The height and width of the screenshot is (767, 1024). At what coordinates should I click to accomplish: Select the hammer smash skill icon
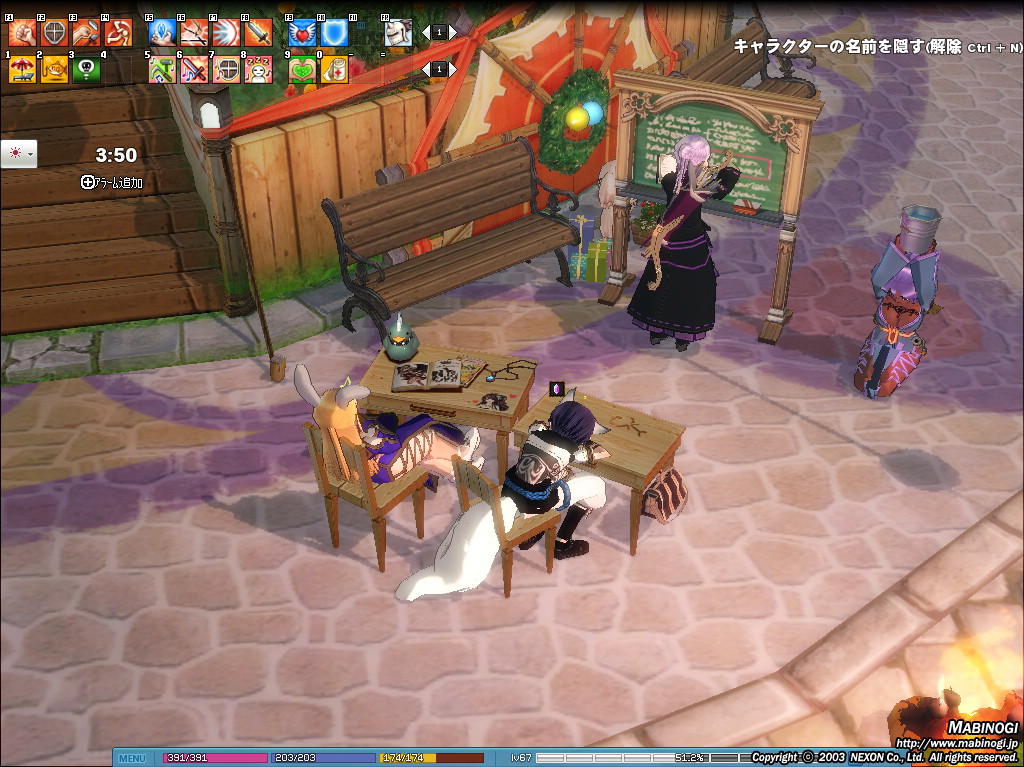[x=86, y=33]
